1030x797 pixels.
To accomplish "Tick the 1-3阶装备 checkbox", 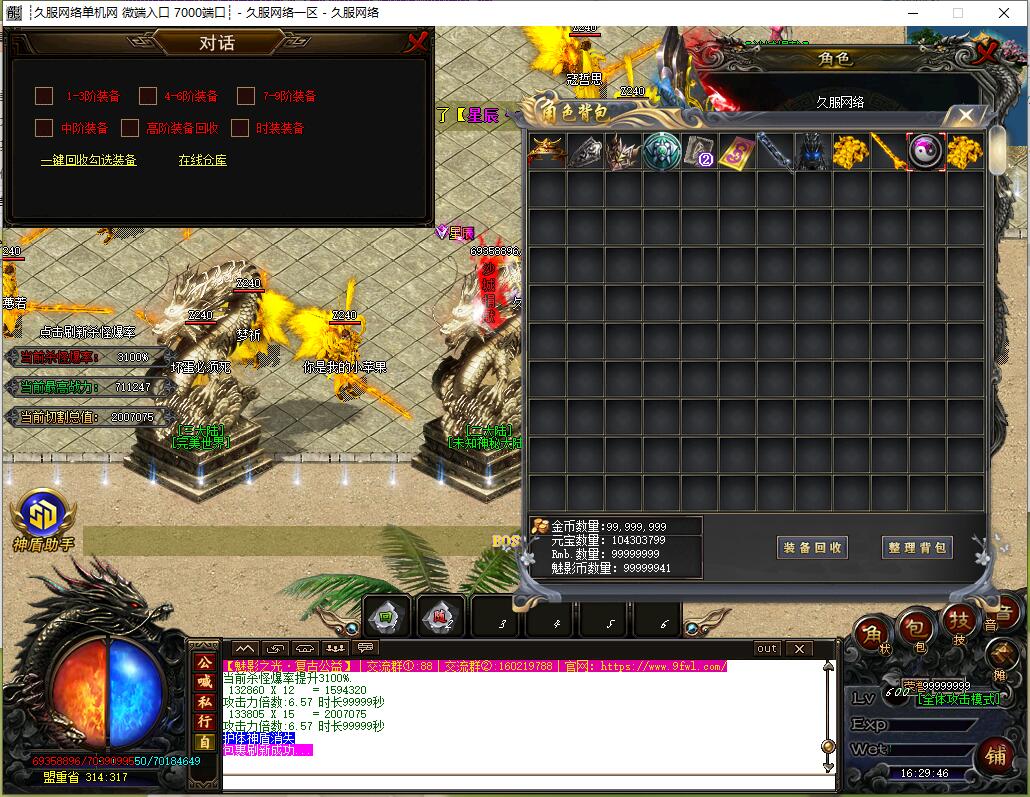I will 44,96.
